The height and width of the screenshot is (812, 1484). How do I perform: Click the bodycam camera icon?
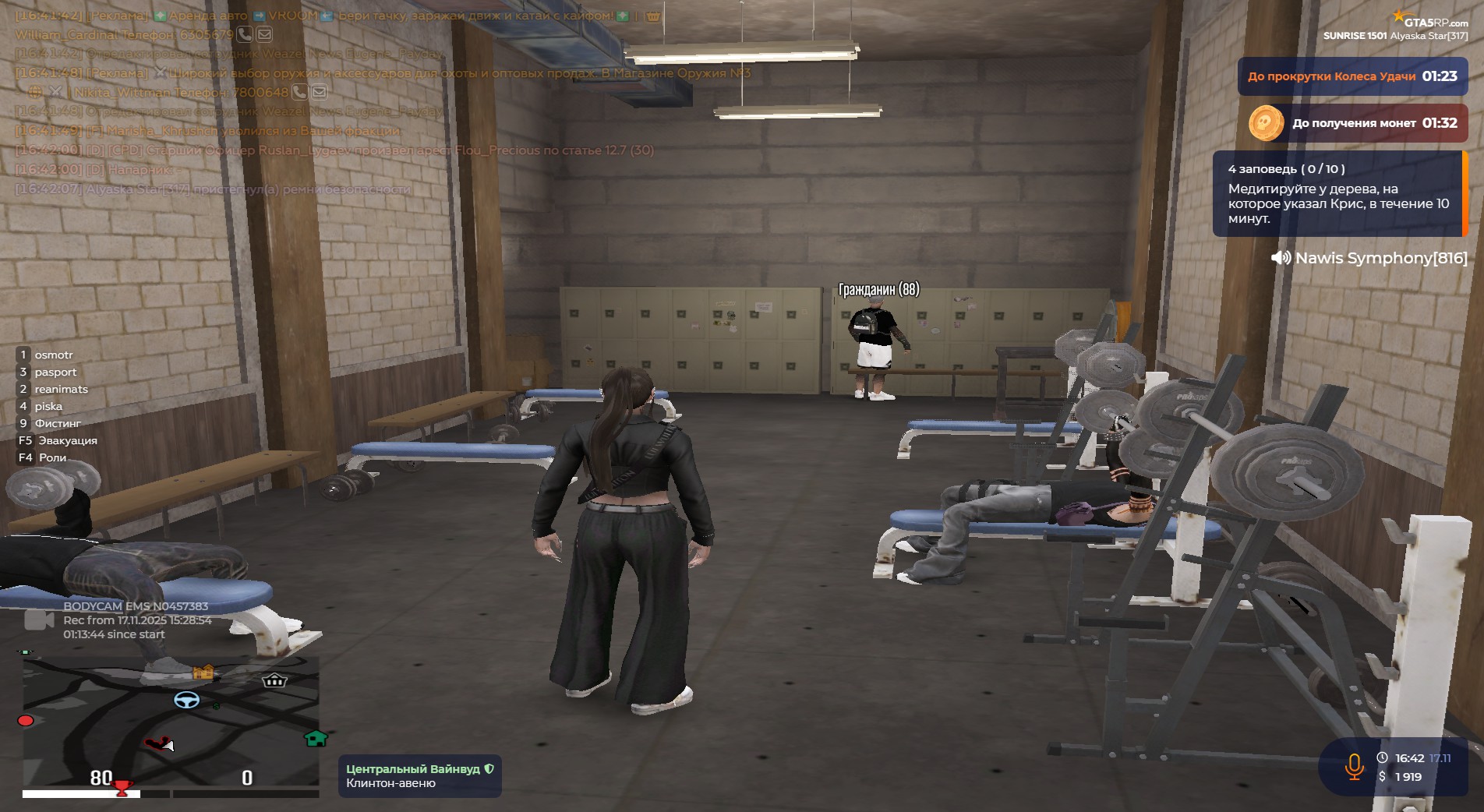pos(39,620)
